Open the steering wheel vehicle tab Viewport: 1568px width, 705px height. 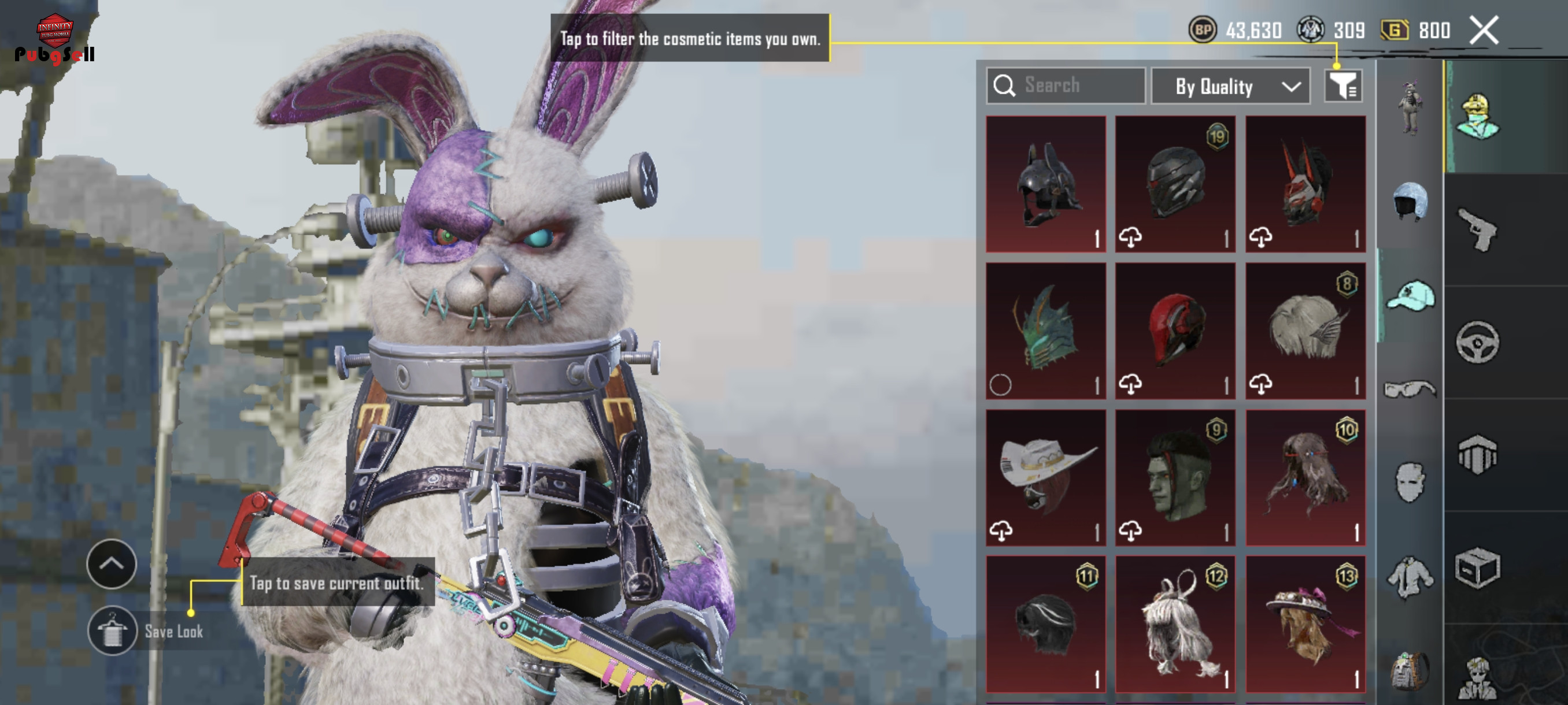[x=1477, y=342]
